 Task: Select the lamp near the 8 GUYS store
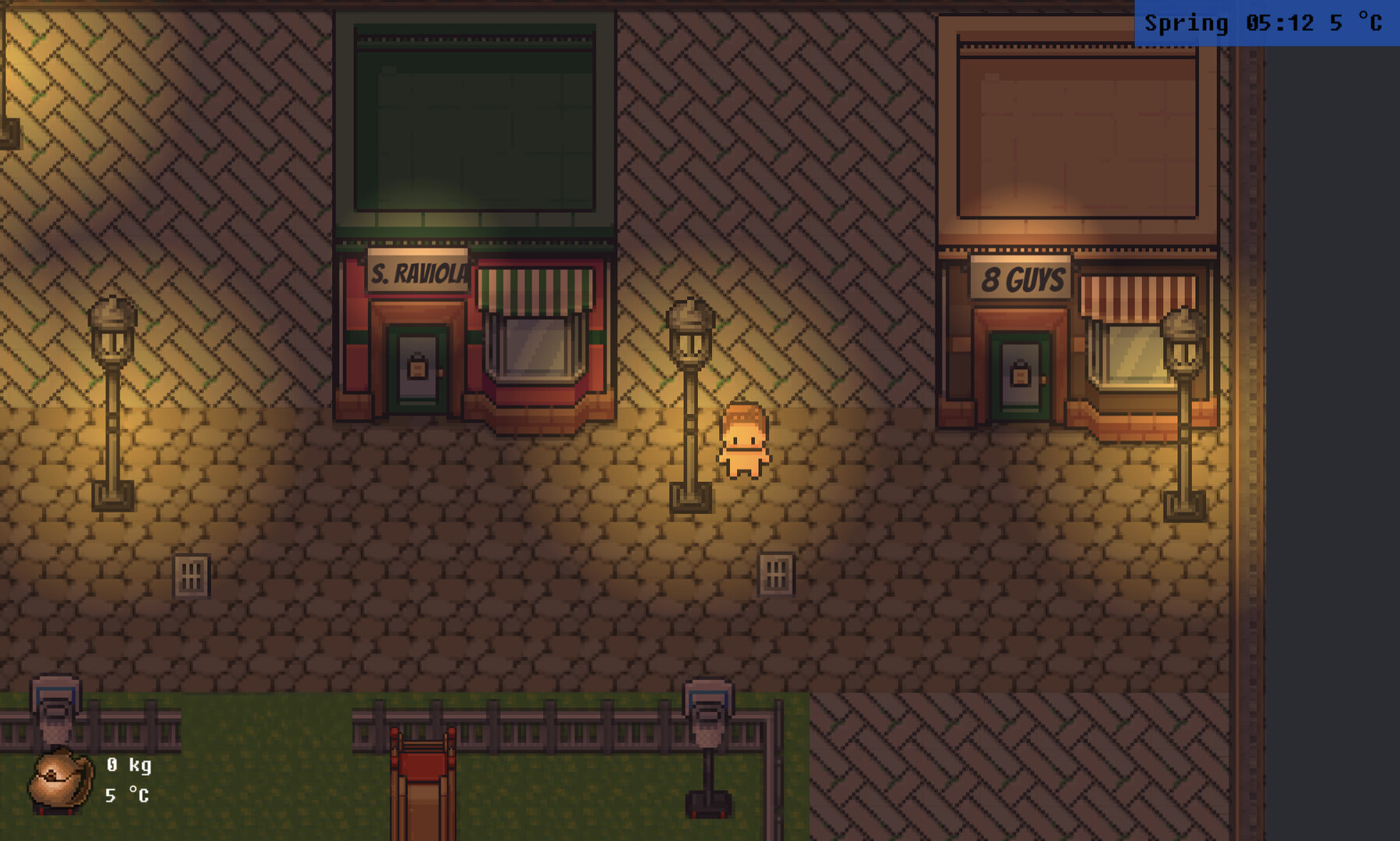pyautogui.click(x=1185, y=389)
